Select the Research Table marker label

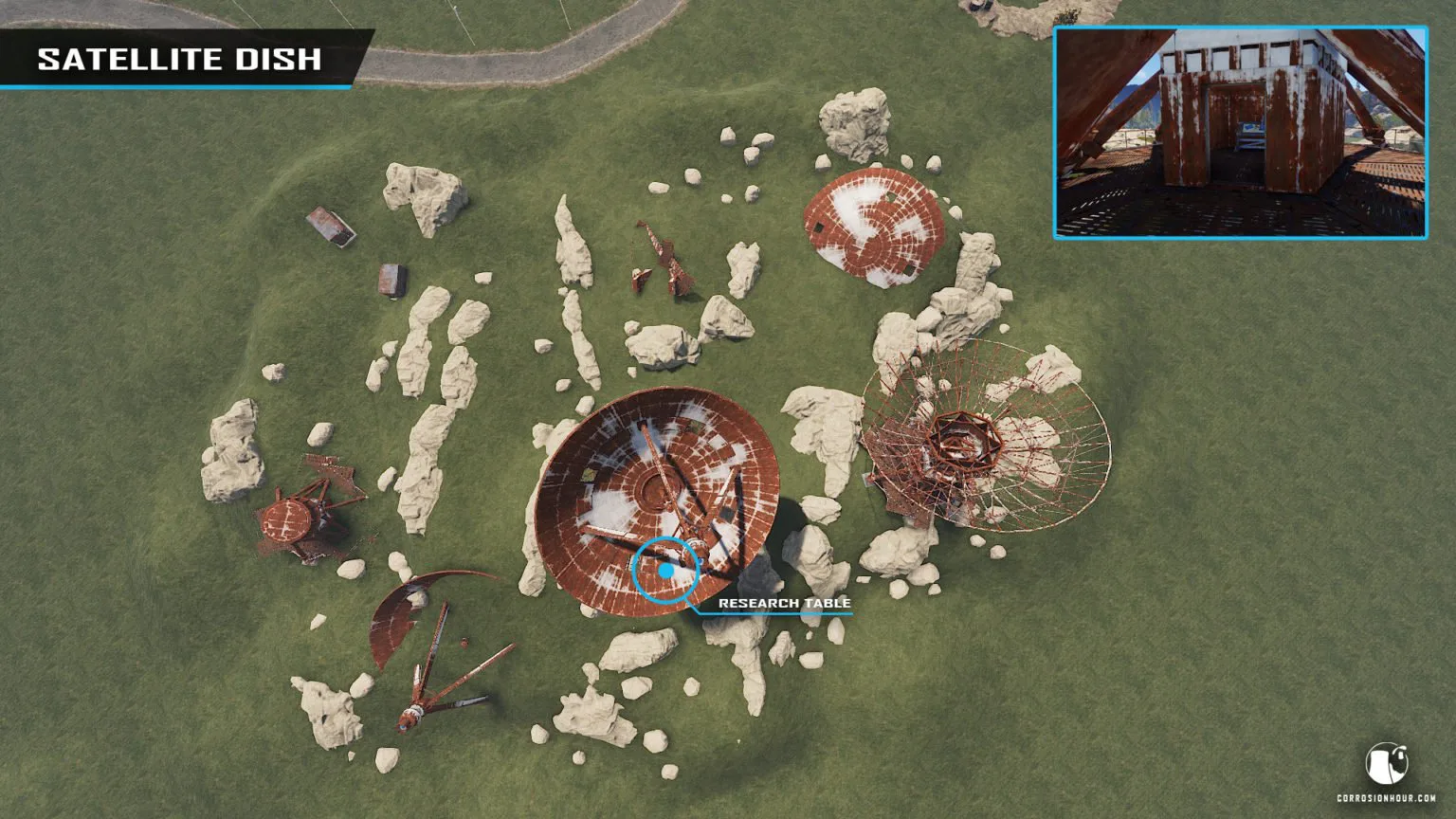click(784, 603)
